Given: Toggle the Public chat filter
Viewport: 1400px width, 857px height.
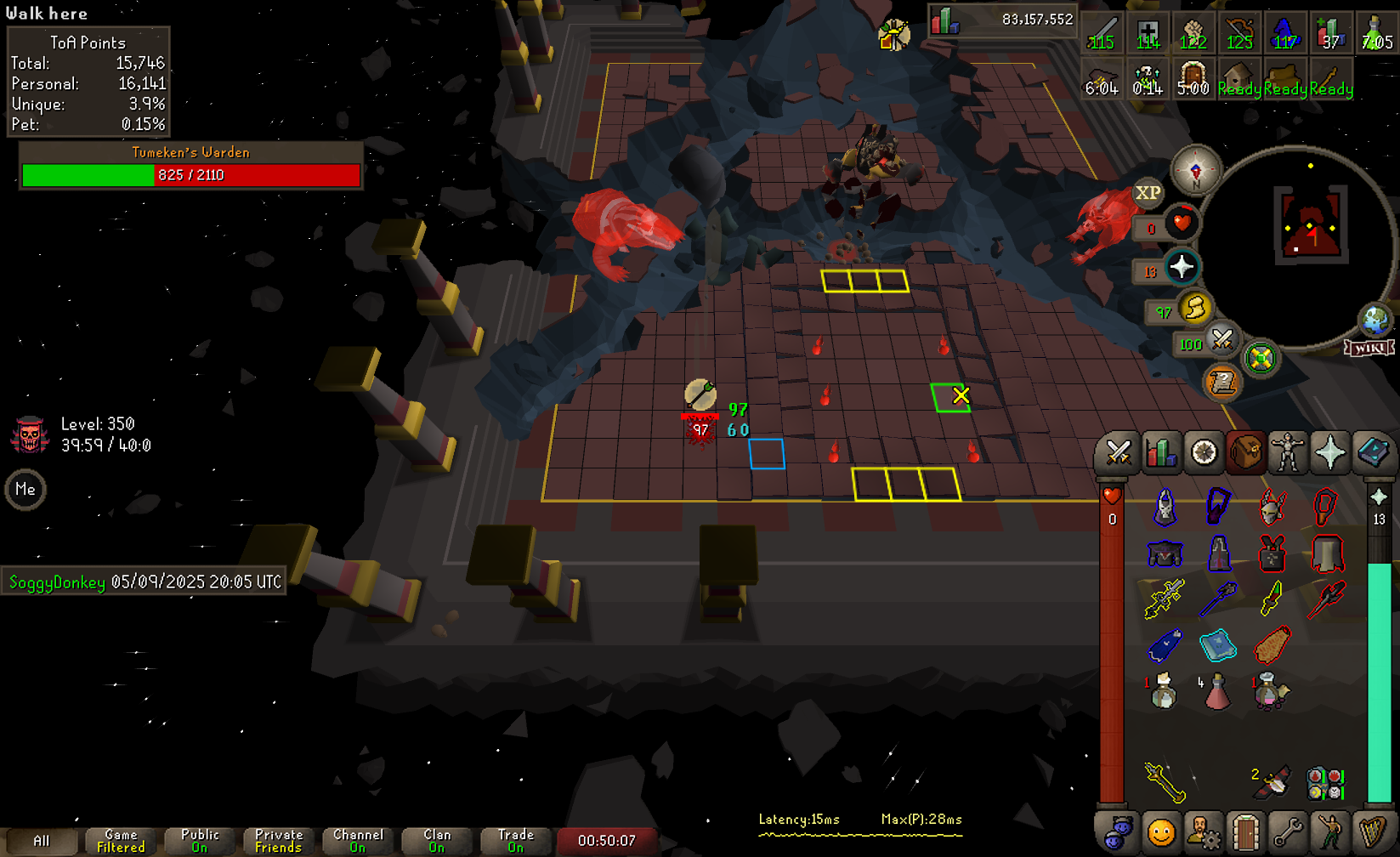Looking at the screenshot, I should pos(200,841).
